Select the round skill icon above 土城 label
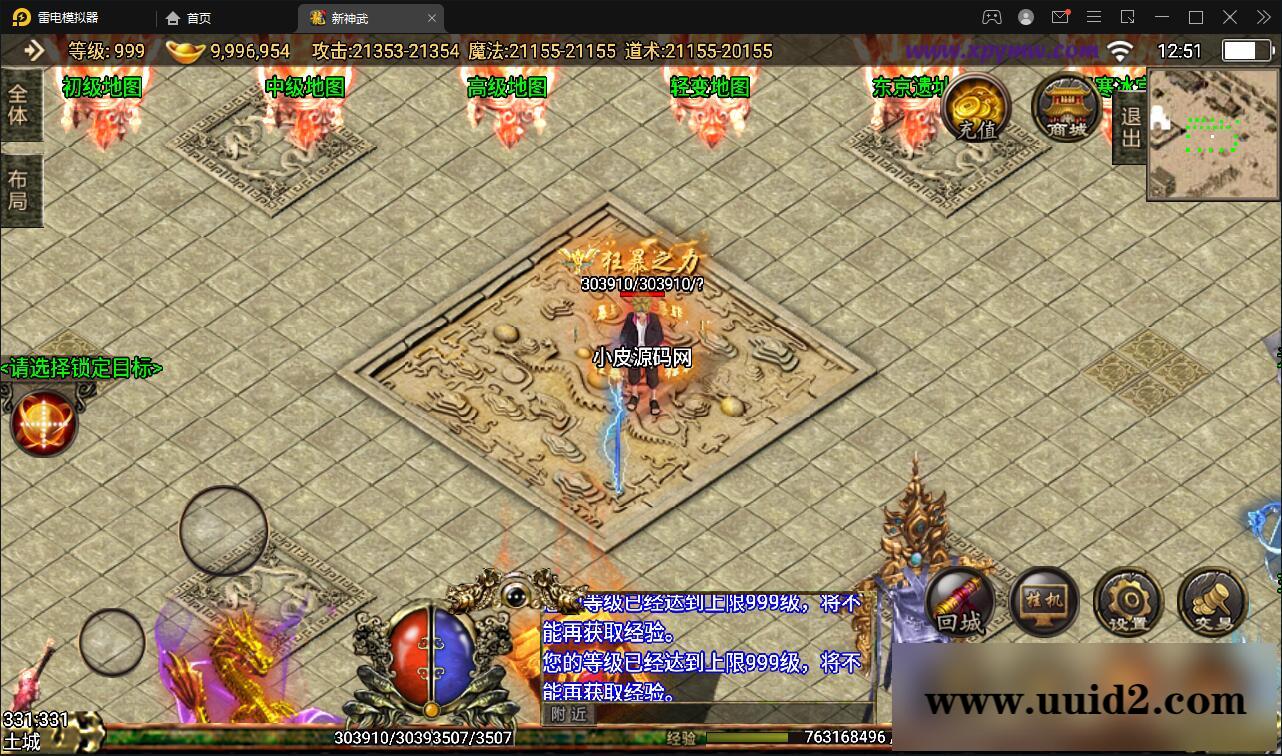 click(42, 422)
